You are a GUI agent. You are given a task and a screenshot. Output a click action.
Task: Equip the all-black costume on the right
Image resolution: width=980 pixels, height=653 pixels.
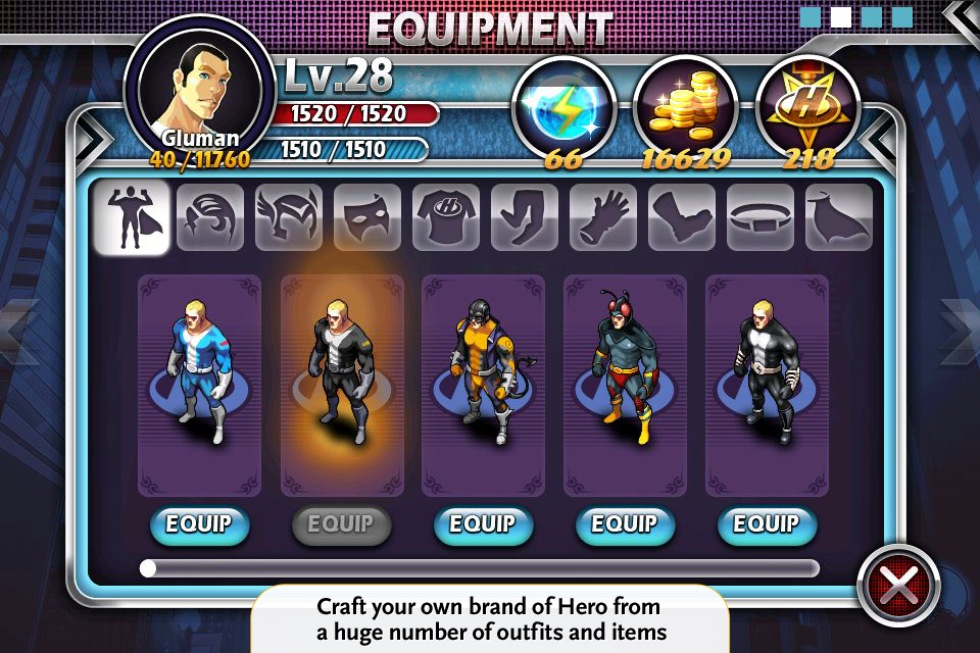tap(767, 524)
